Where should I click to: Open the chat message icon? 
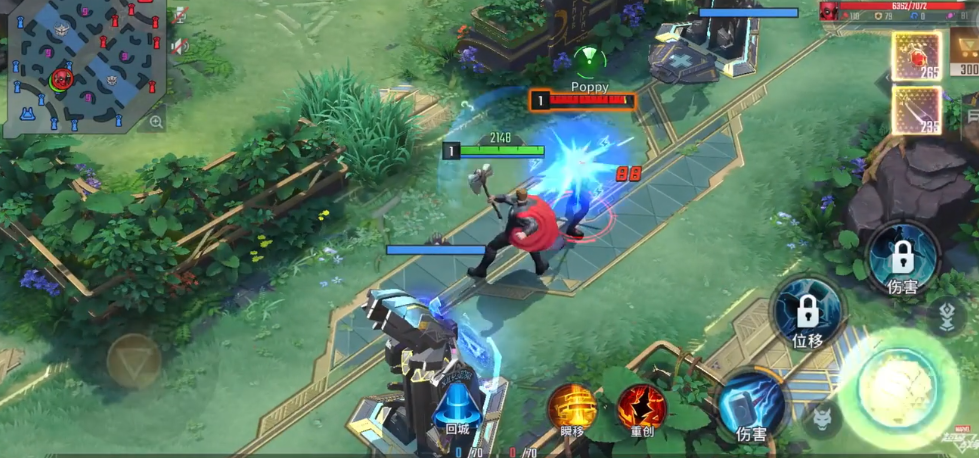(x=972, y=118)
